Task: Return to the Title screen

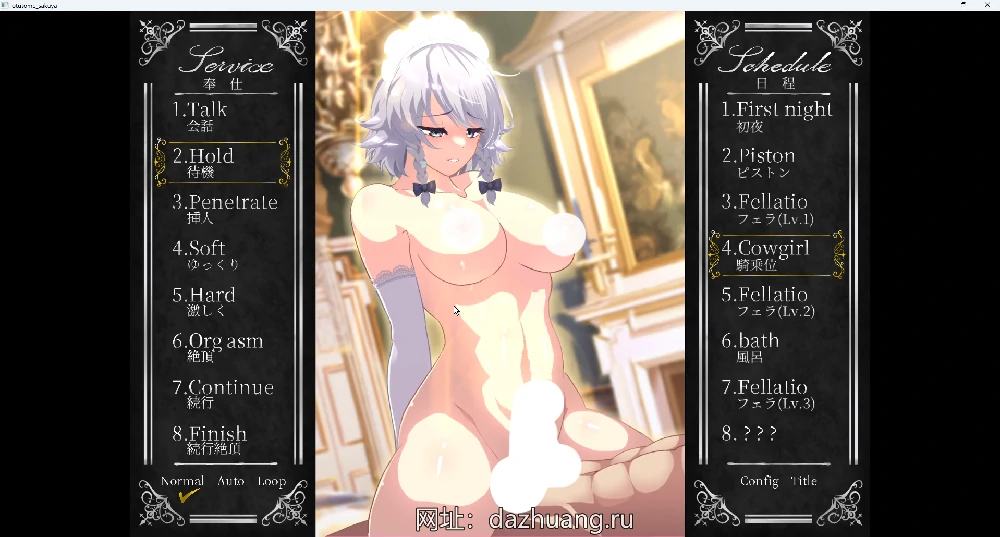Action: click(803, 481)
